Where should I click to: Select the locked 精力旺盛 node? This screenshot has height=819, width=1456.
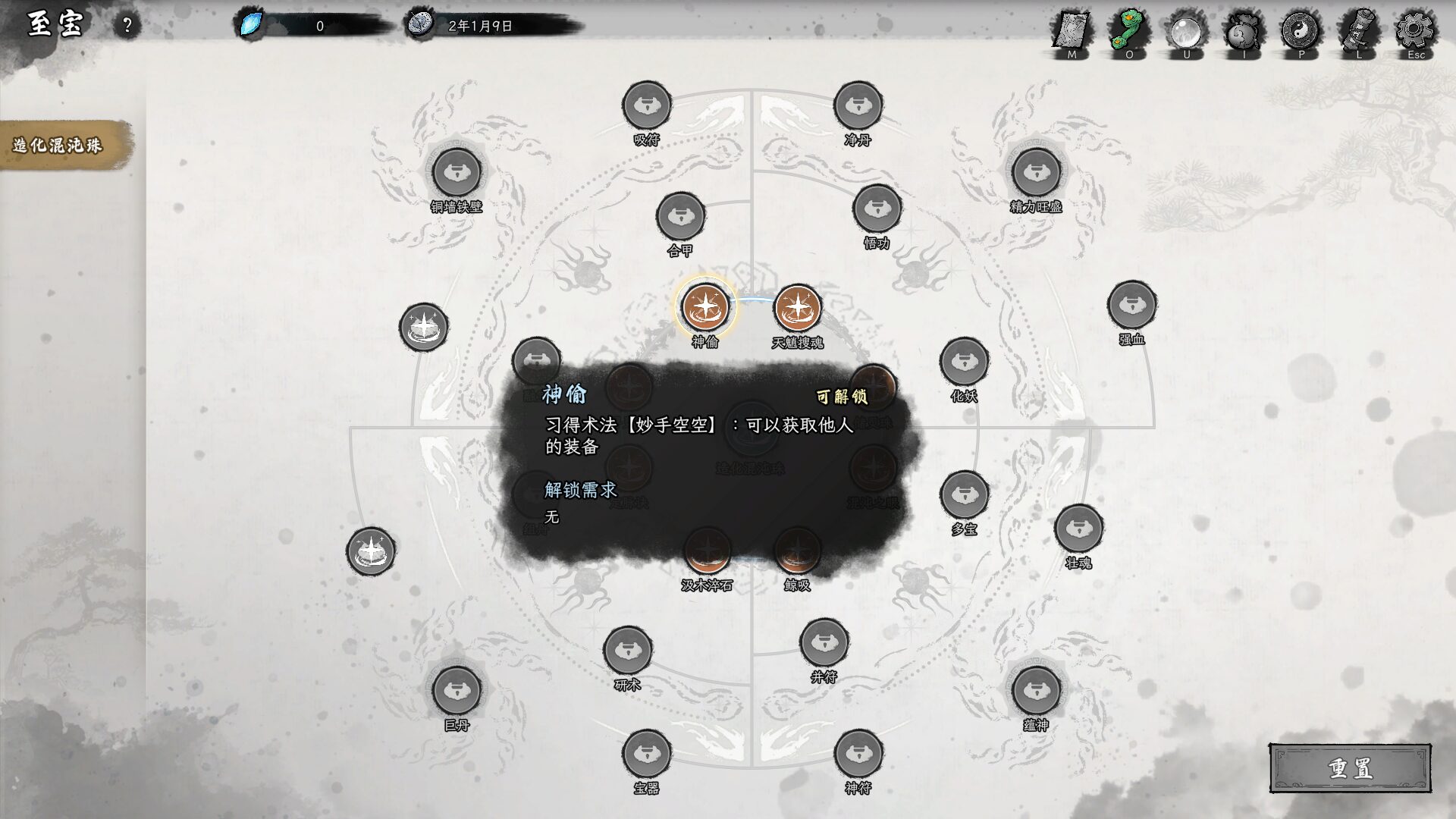click(1036, 172)
